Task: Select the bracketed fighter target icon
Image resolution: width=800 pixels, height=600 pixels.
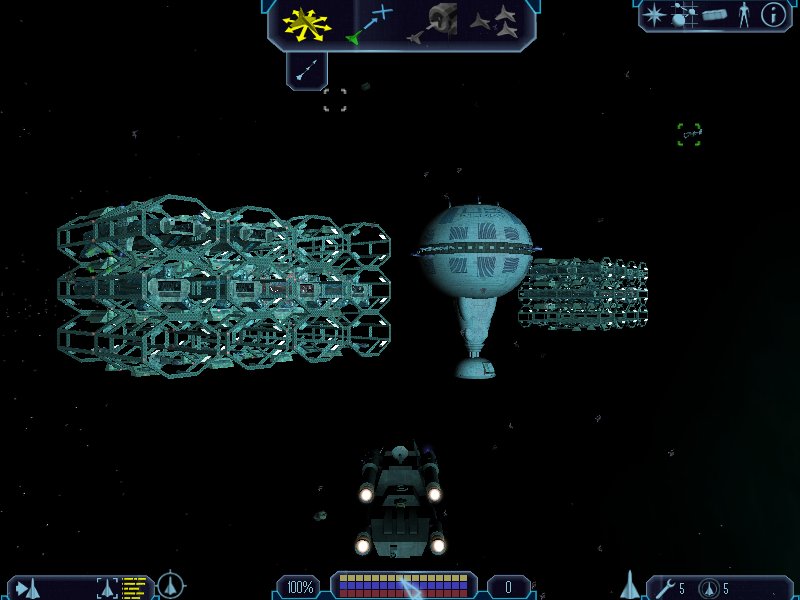Action: [x=106, y=587]
